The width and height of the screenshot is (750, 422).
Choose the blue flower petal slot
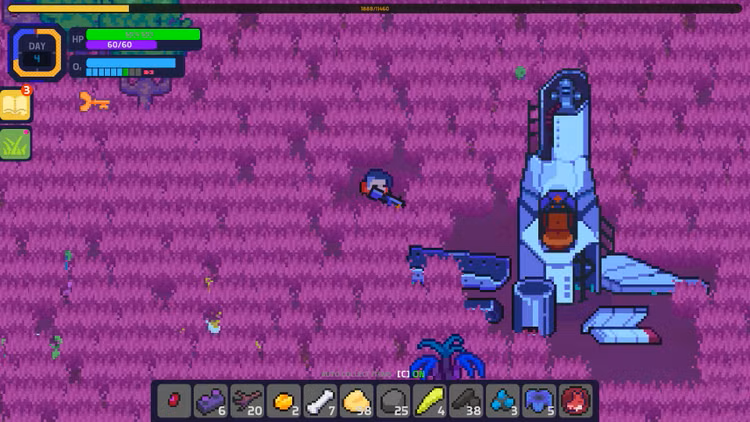pos(538,400)
